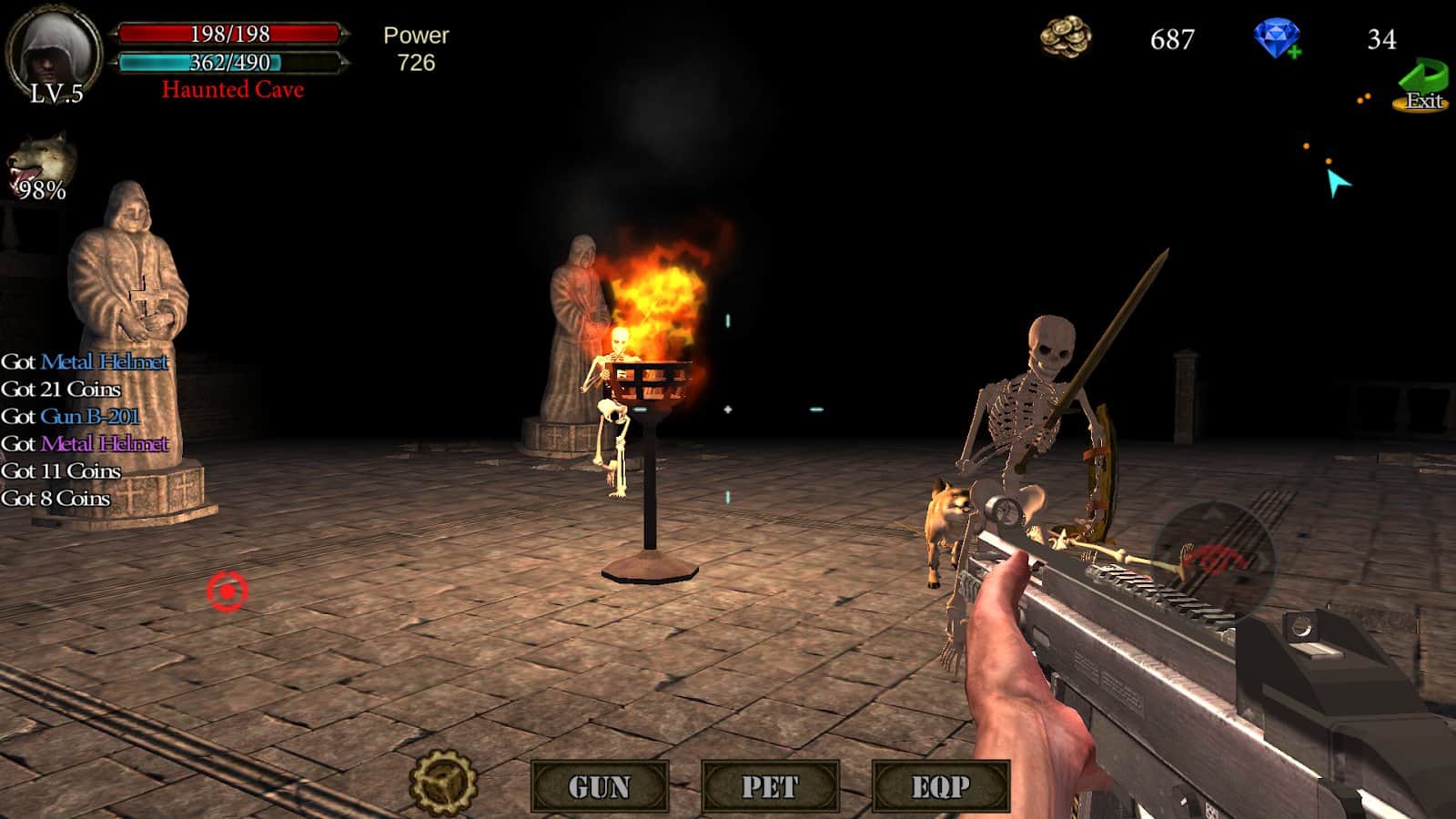Open the PET menu
The width and height of the screenshot is (1456, 819).
click(770, 786)
